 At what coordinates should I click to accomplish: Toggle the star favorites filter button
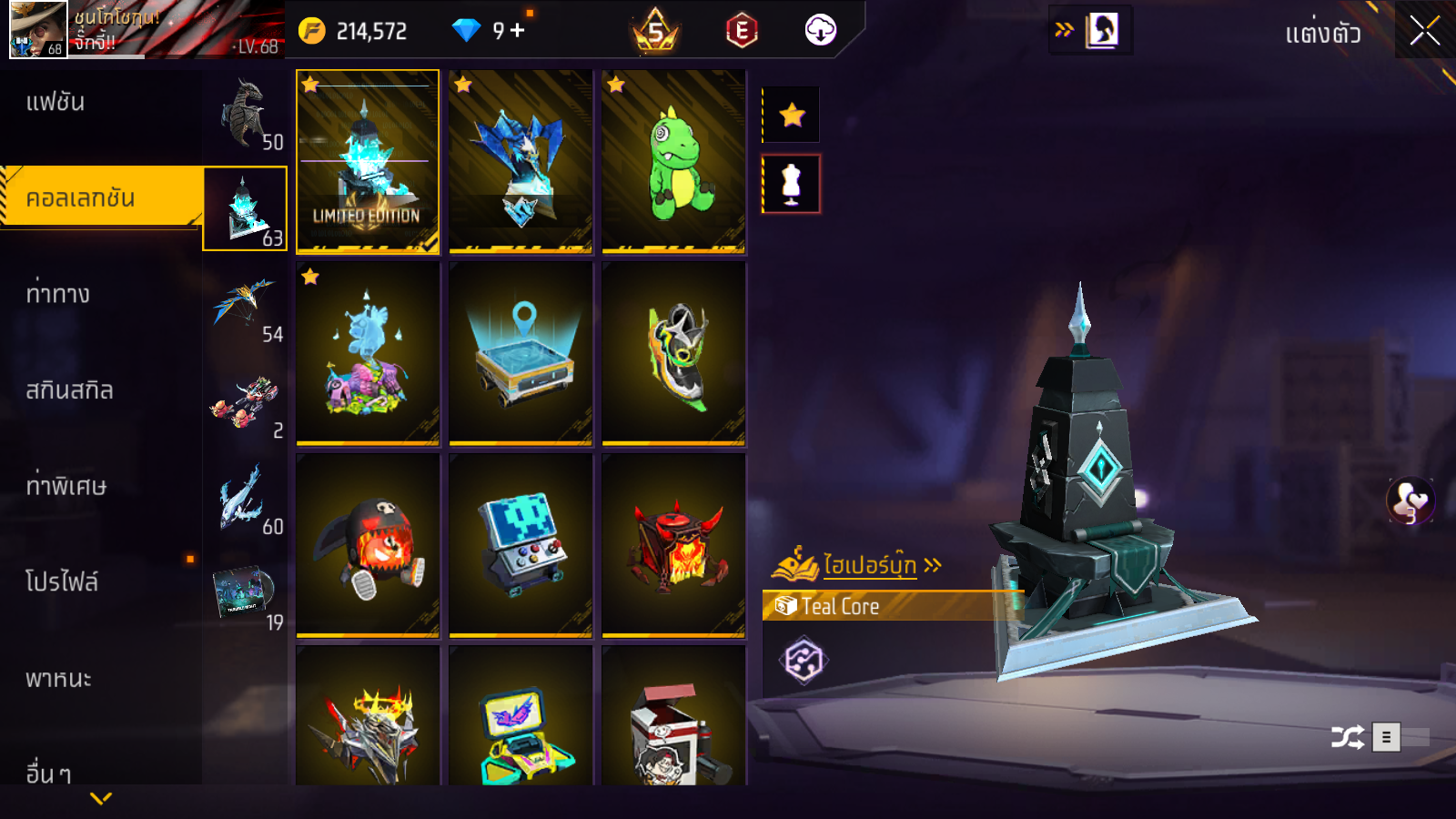click(x=792, y=115)
